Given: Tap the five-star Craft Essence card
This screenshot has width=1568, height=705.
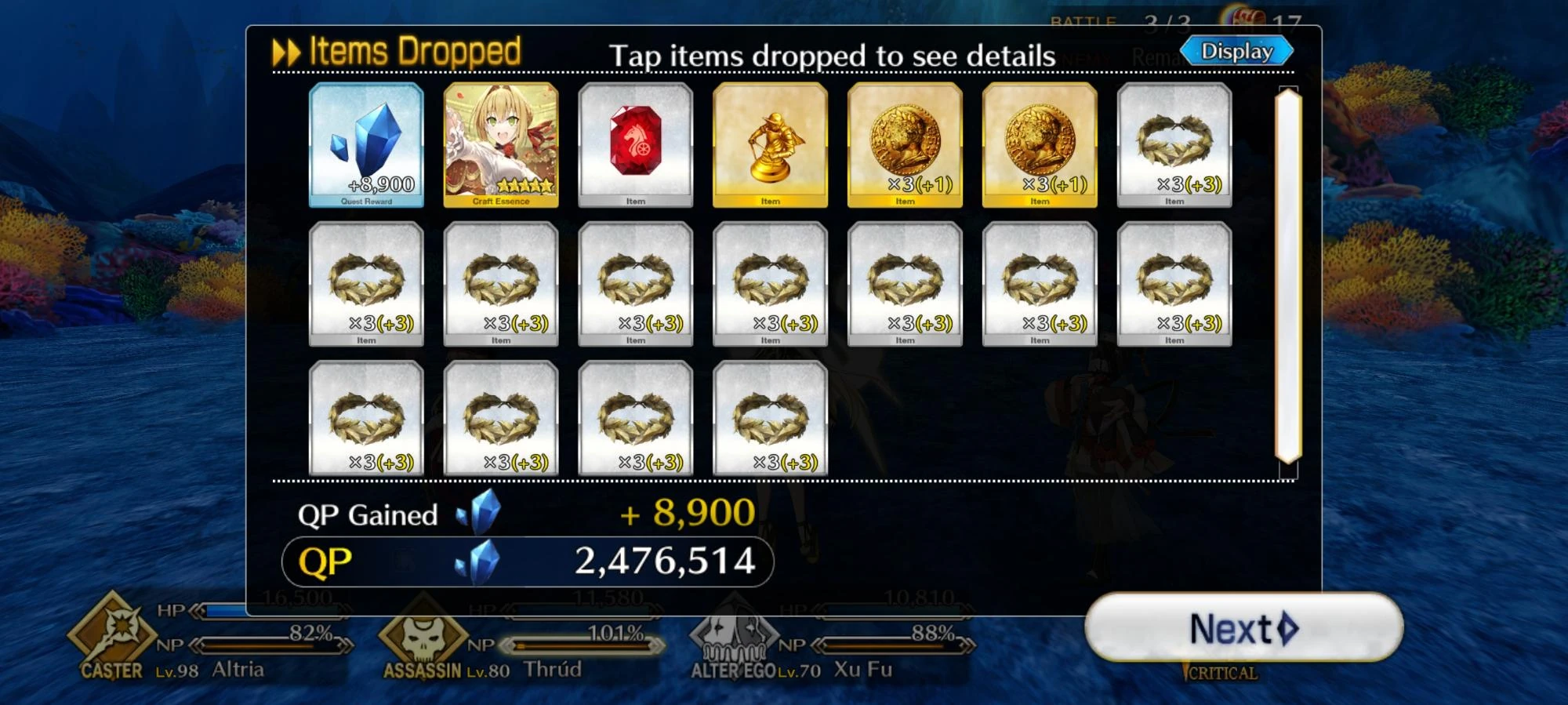Looking at the screenshot, I should point(500,145).
